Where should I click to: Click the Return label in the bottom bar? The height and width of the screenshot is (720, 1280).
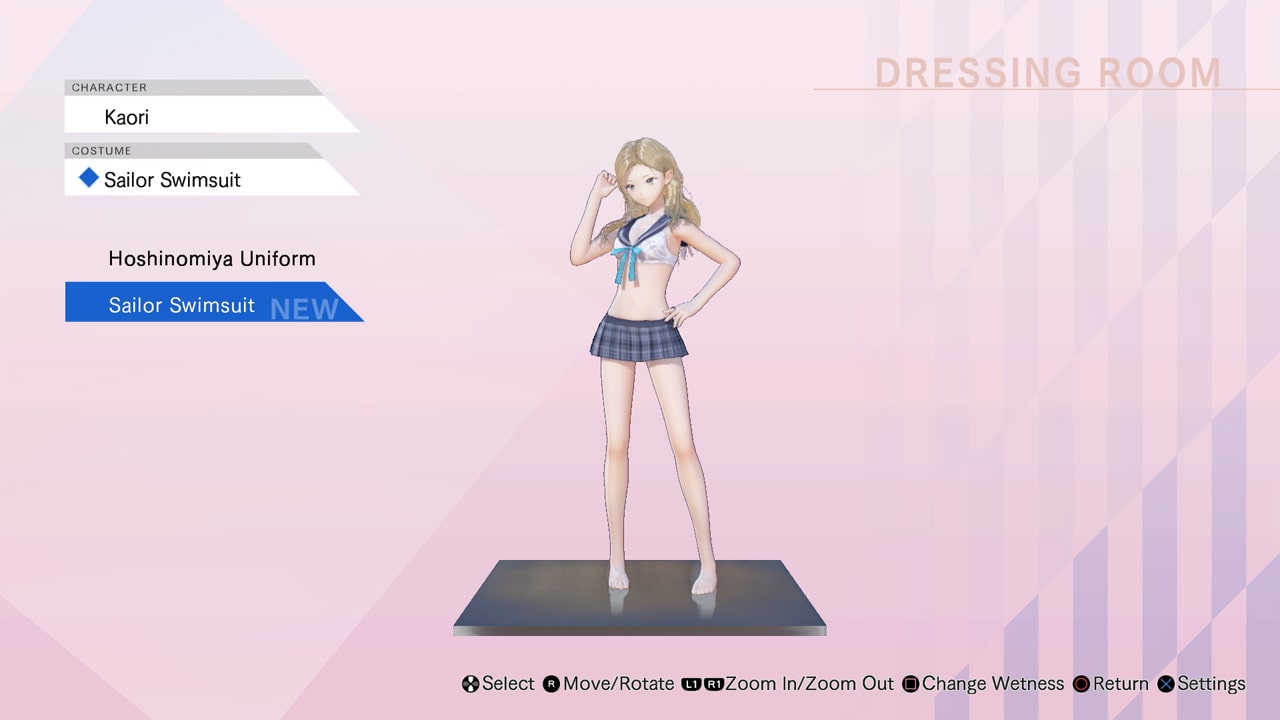(x=1119, y=684)
